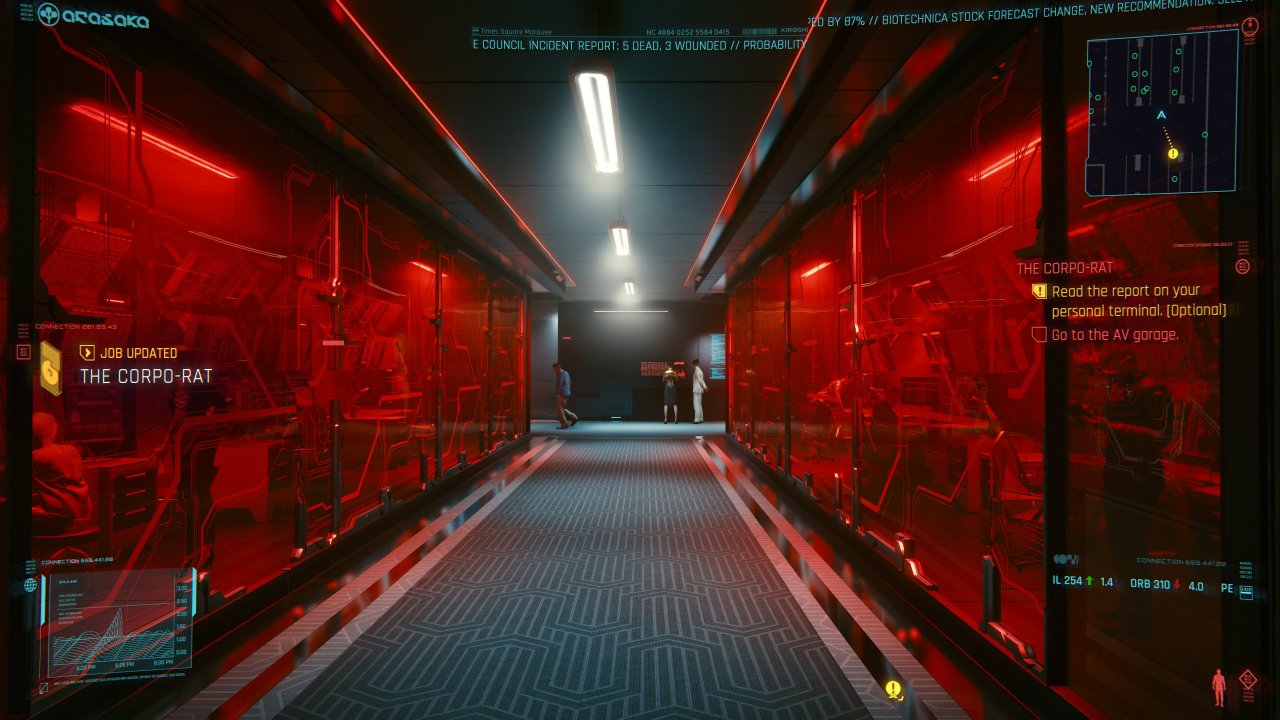Select THE CORPO-RAT quest title

[1063, 267]
